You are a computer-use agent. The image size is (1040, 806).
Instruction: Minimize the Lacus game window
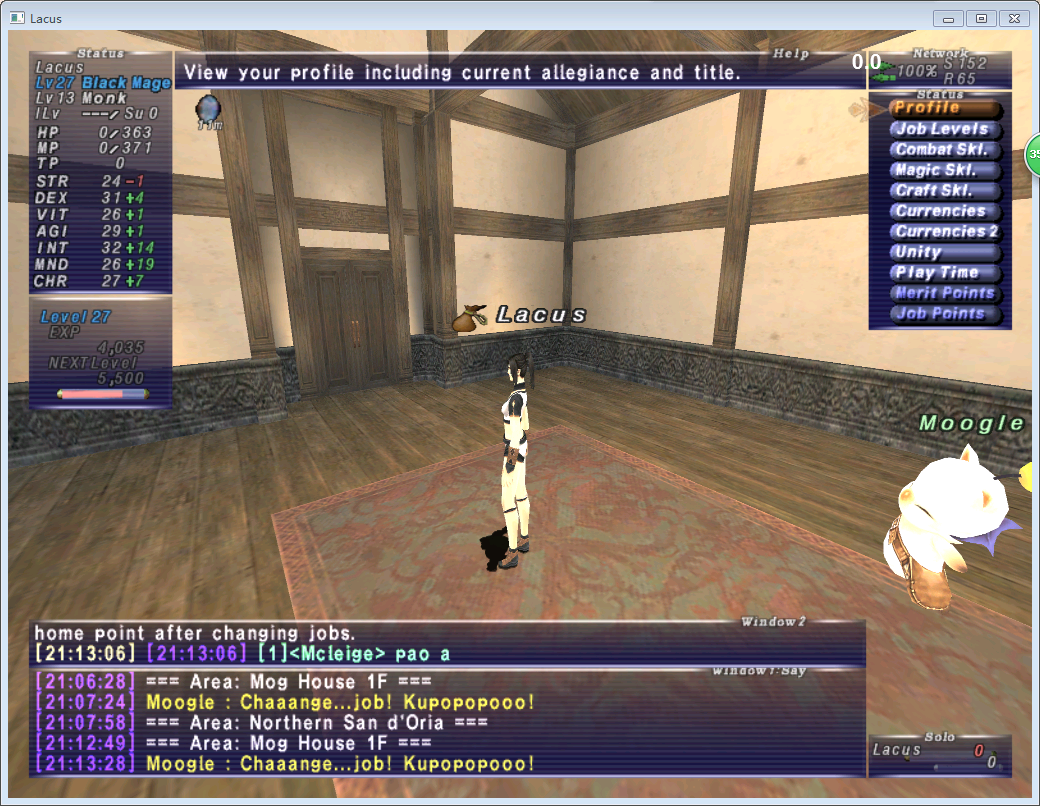click(x=948, y=18)
